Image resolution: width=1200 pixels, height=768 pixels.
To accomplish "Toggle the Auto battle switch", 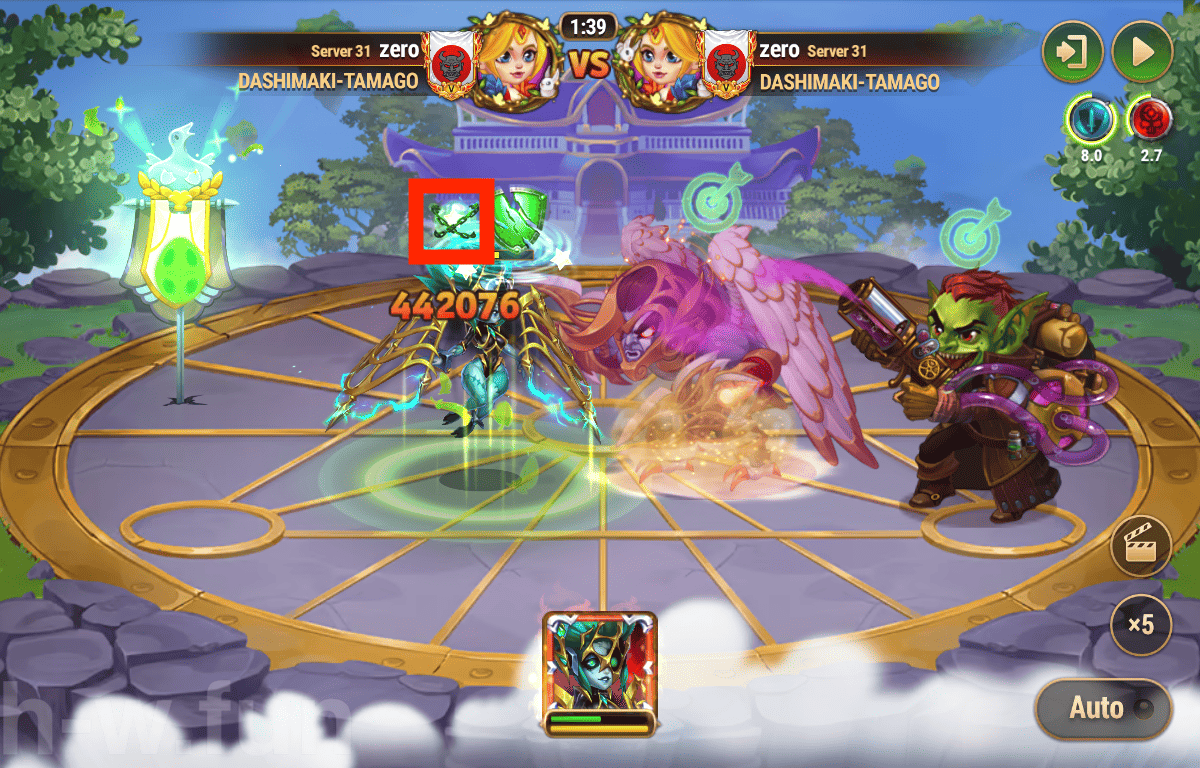I will [1102, 709].
